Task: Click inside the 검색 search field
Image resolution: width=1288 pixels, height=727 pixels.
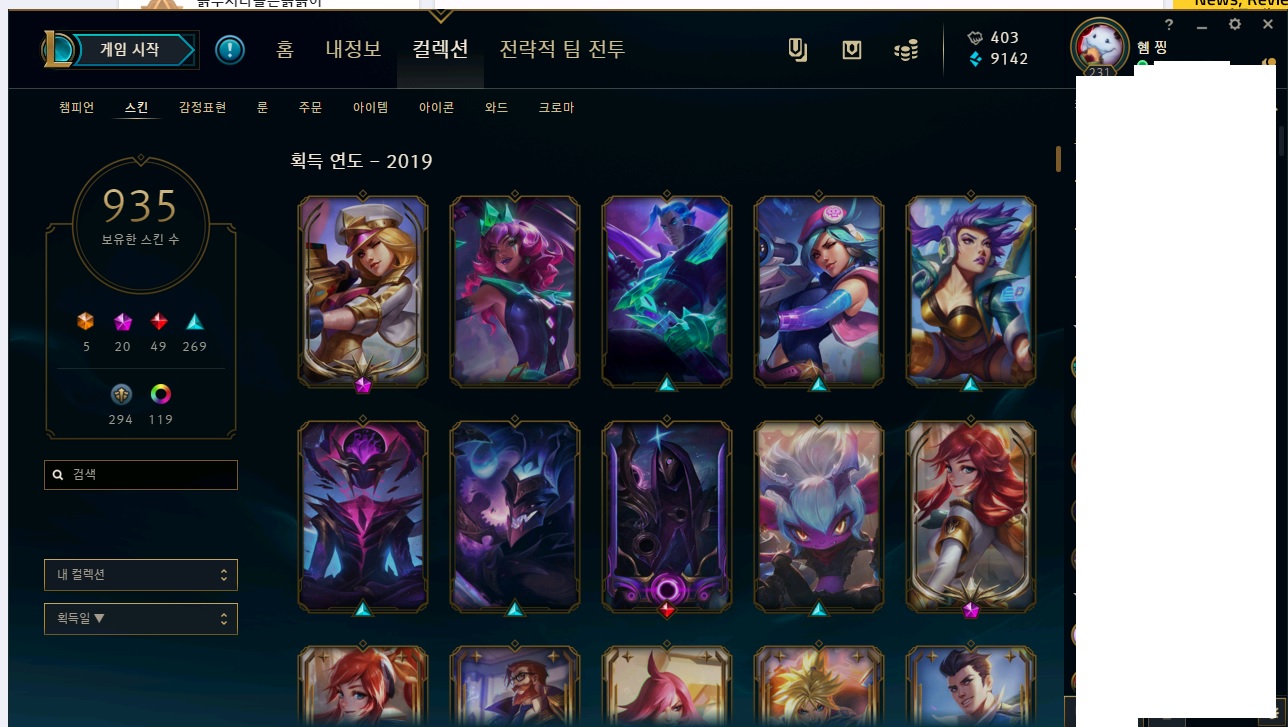Action: tap(140, 474)
